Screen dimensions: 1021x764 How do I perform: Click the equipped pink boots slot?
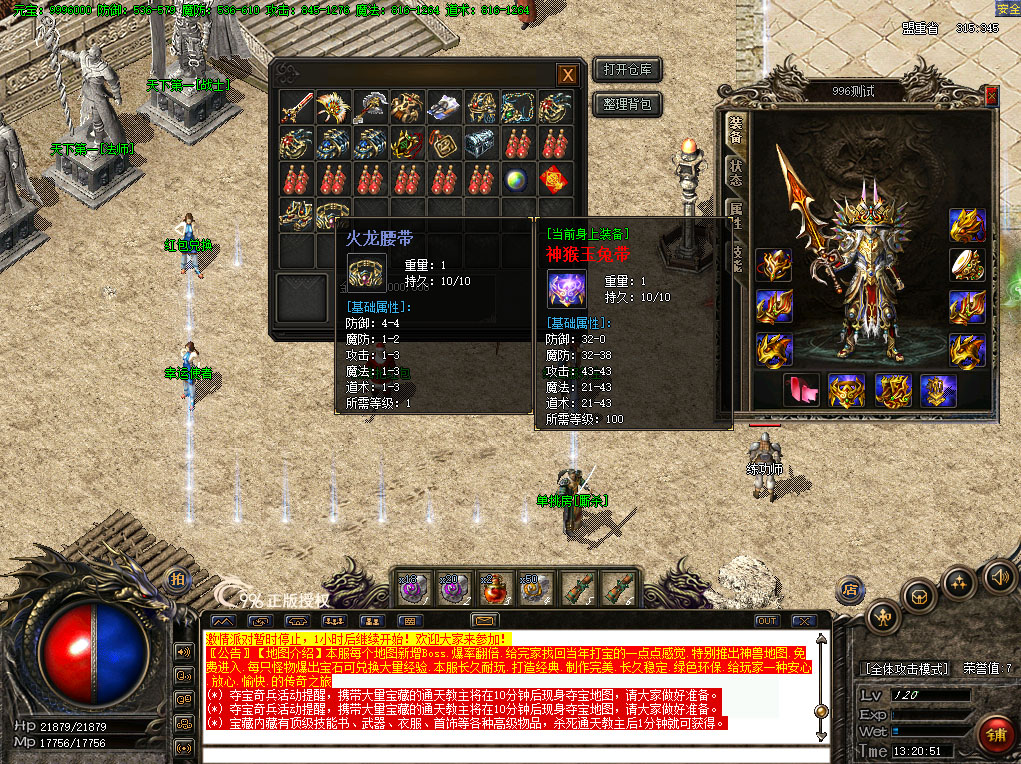point(802,390)
